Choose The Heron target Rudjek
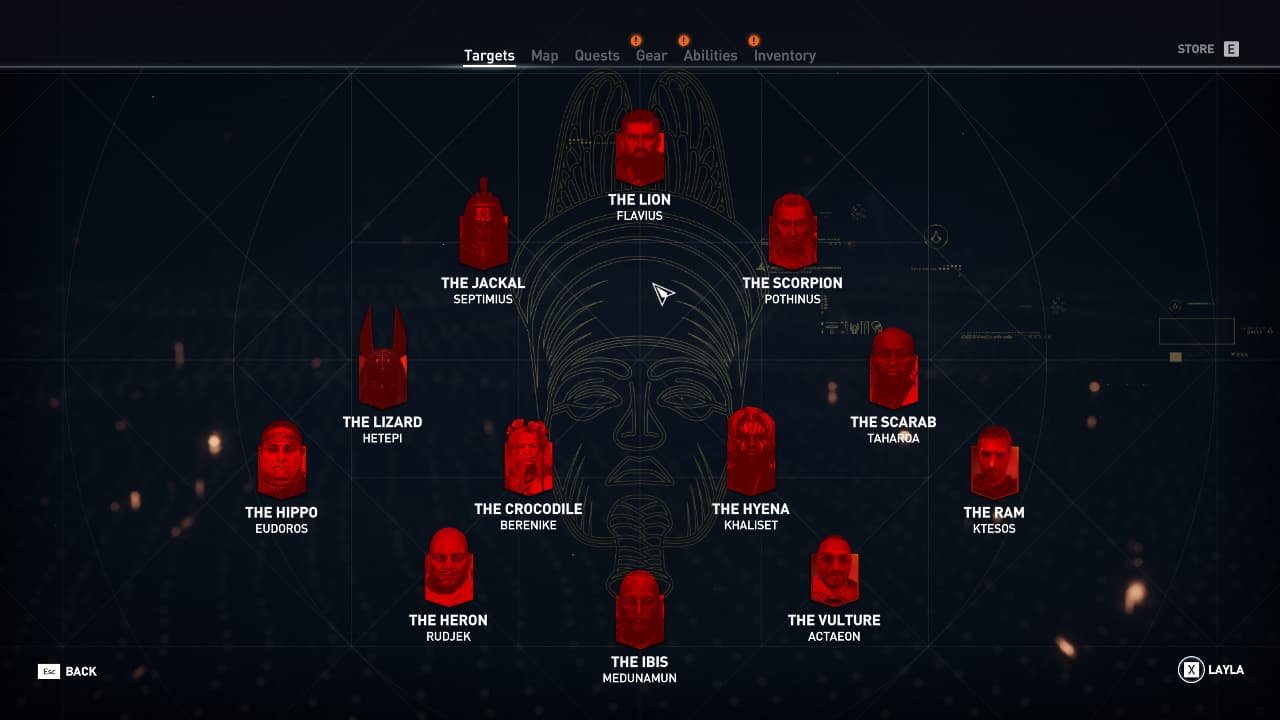This screenshot has width=1280, height=720. click(x=449, y=568)
